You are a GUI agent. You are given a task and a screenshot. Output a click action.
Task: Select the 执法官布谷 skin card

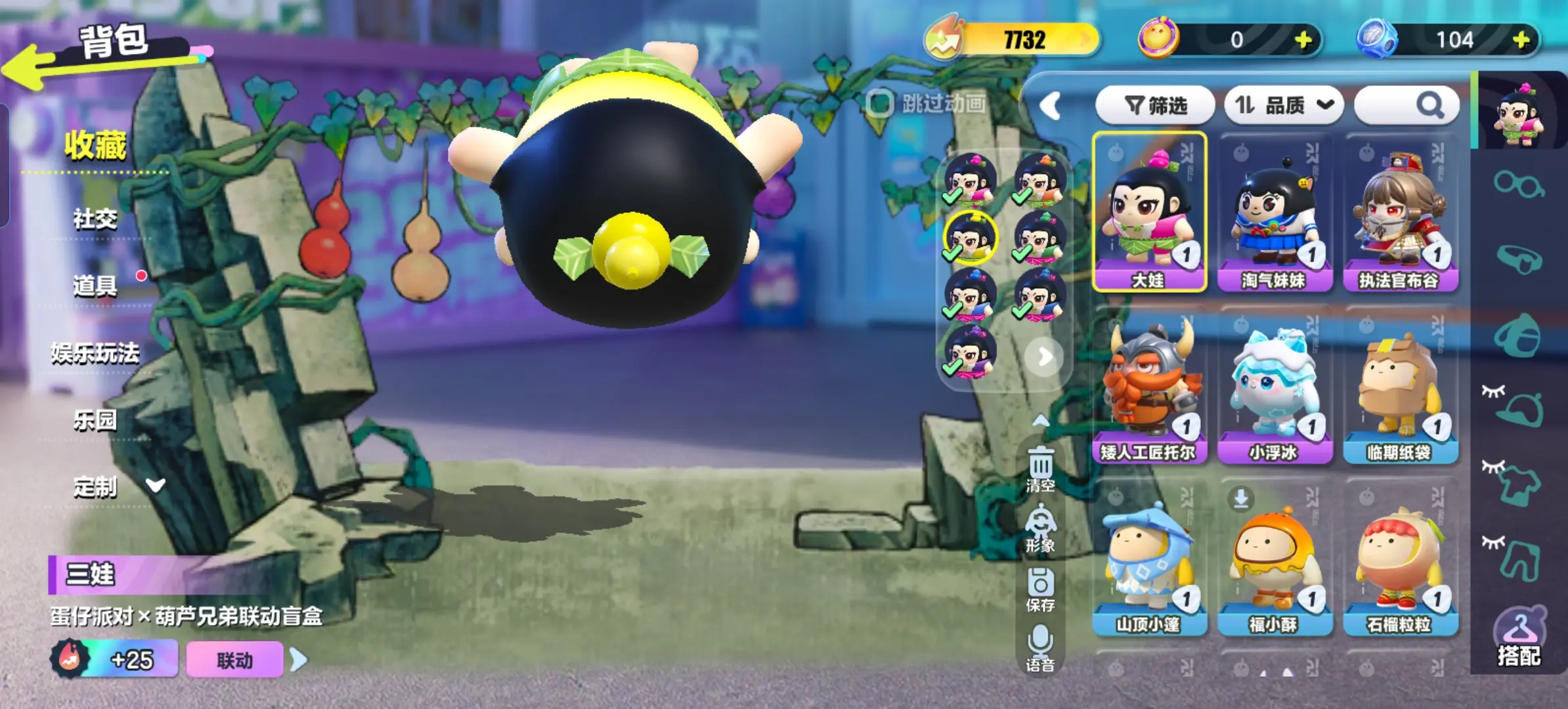[x=1400, y=212]
